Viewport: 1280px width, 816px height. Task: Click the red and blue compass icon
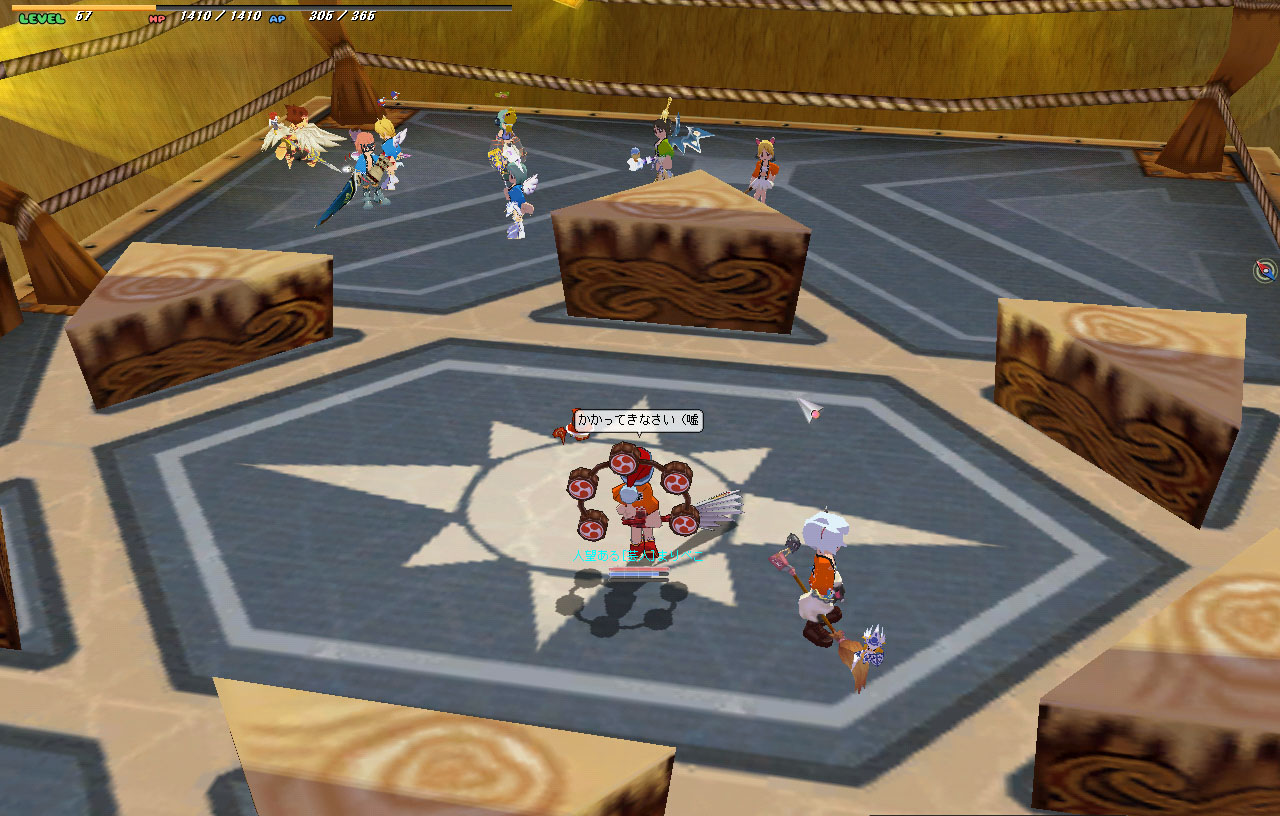tap(1266, 270)
